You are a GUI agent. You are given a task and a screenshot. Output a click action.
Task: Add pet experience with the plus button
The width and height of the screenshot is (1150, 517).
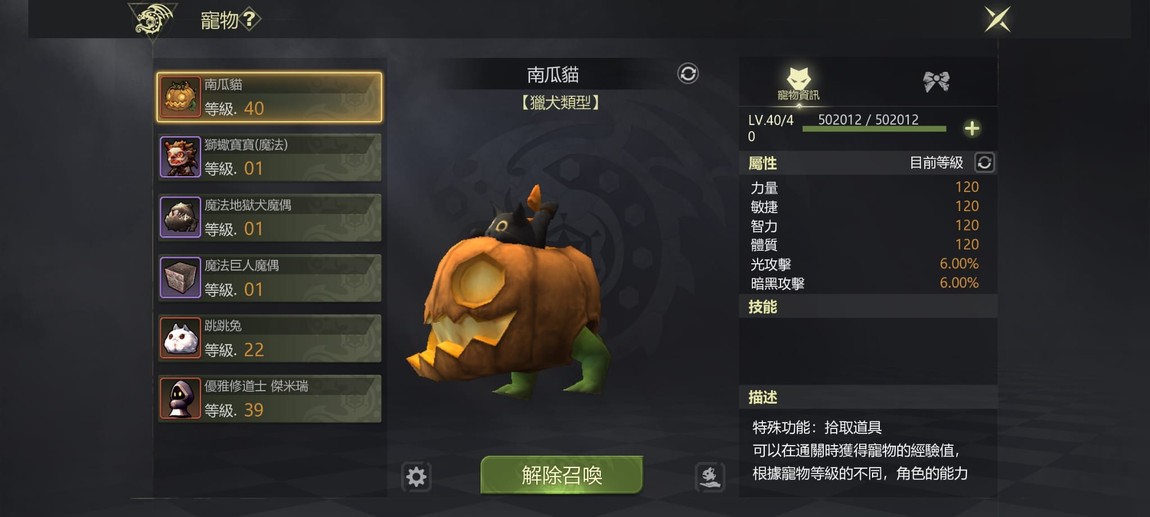[971, 128]
